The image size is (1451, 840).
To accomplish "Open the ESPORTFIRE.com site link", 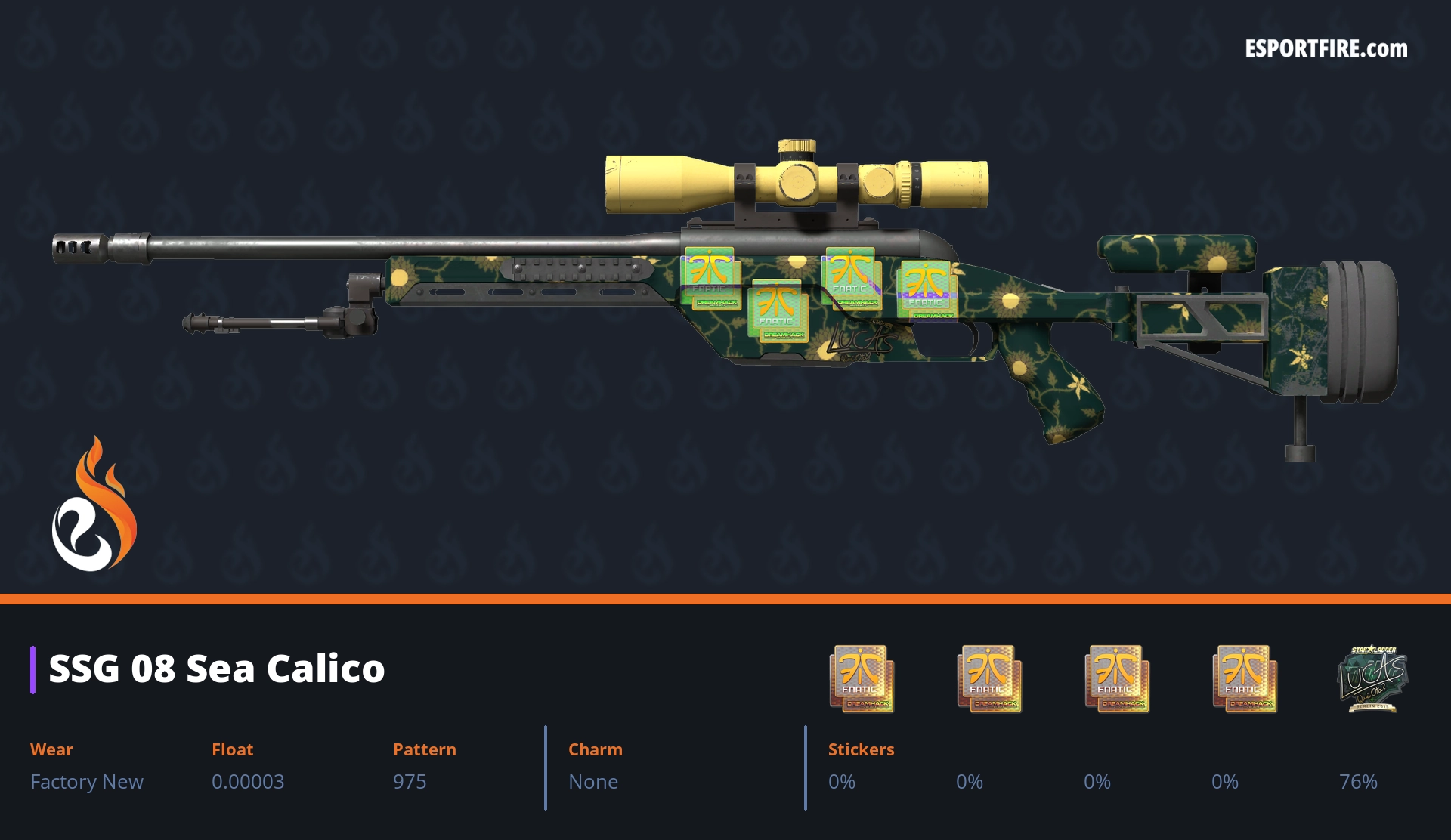I will (x=1326, y=49).
